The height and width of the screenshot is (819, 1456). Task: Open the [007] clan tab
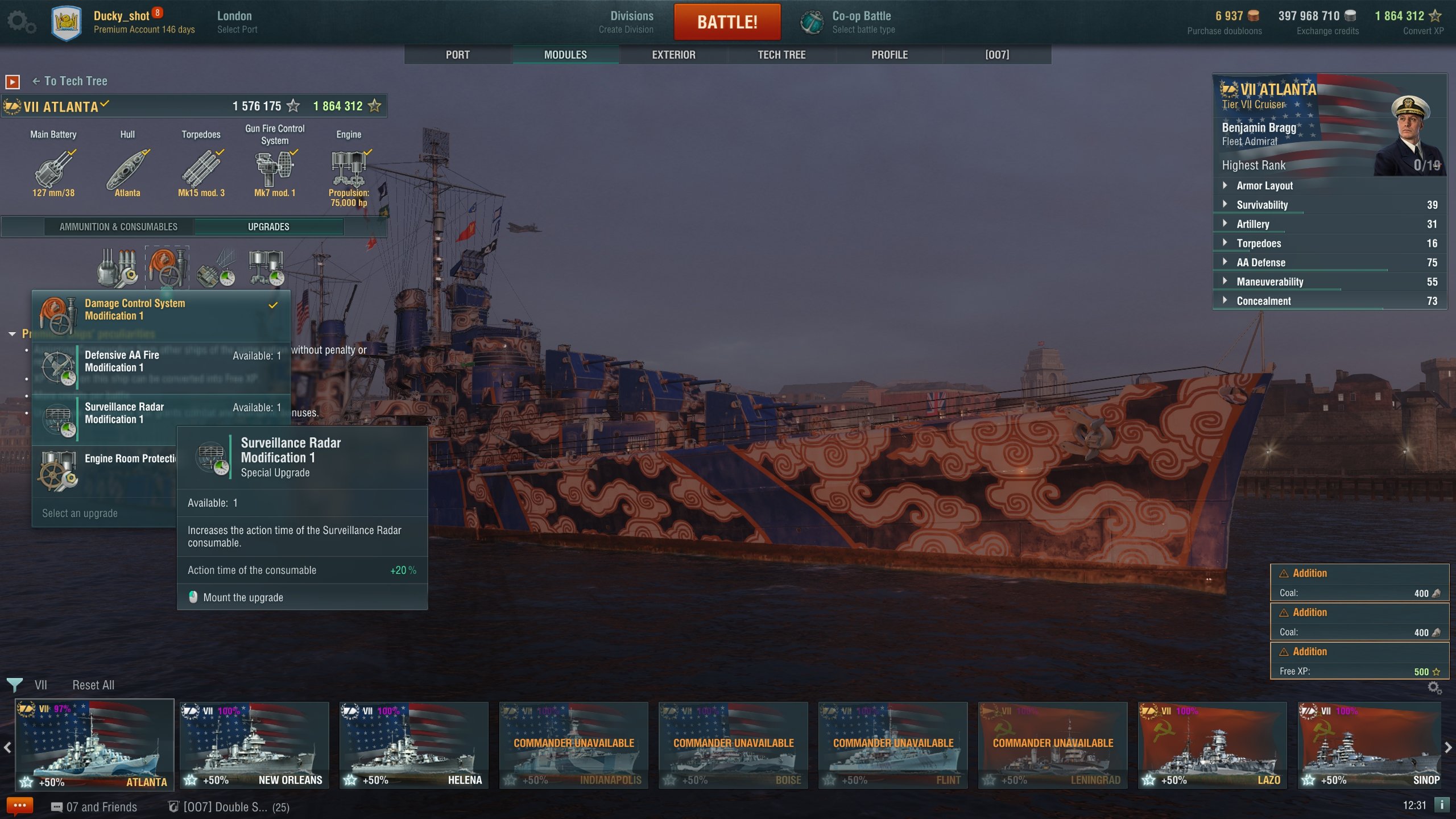click(x=997, y=55)
